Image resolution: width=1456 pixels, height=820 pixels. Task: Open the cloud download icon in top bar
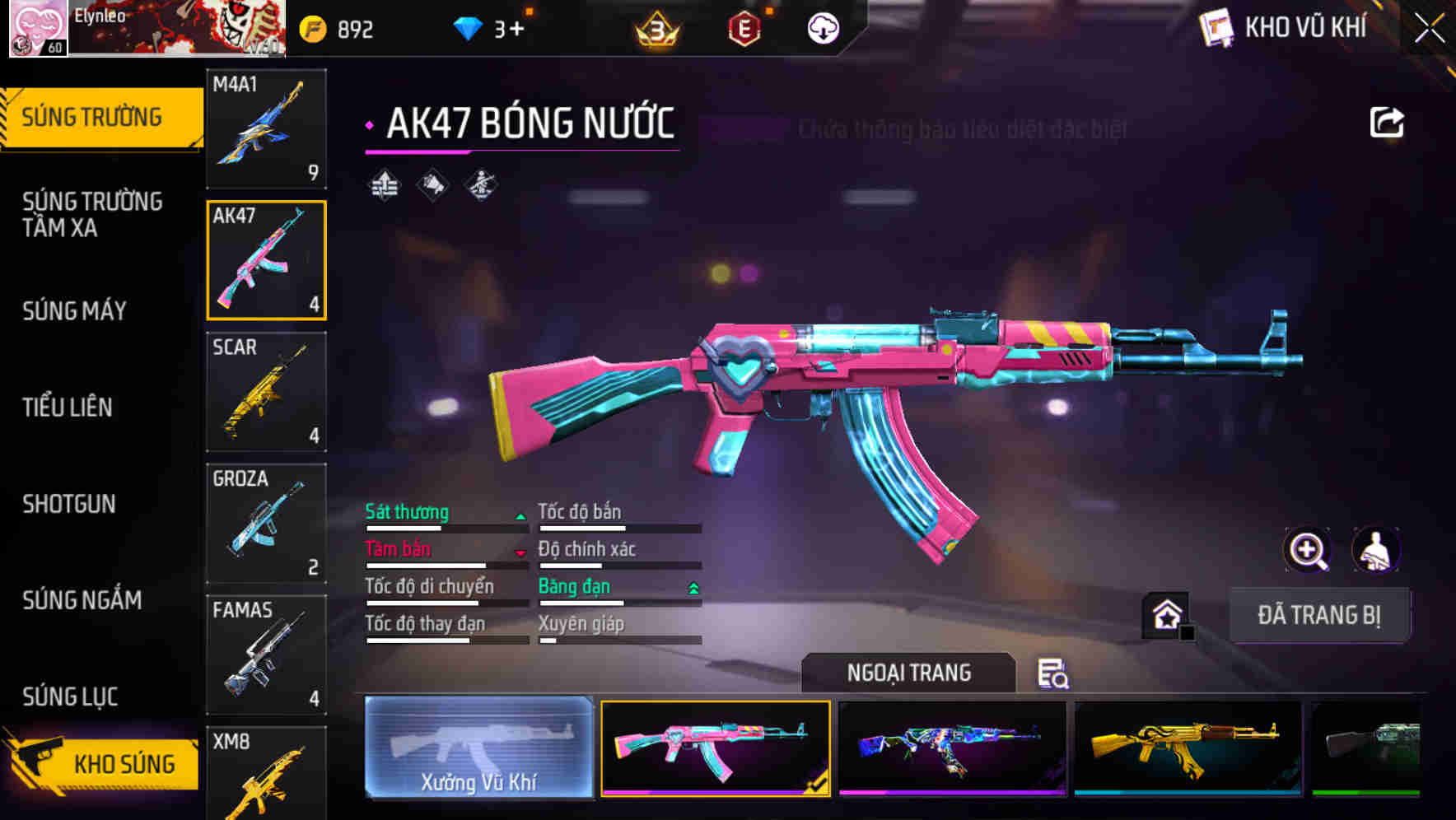[x=821, y=27]
